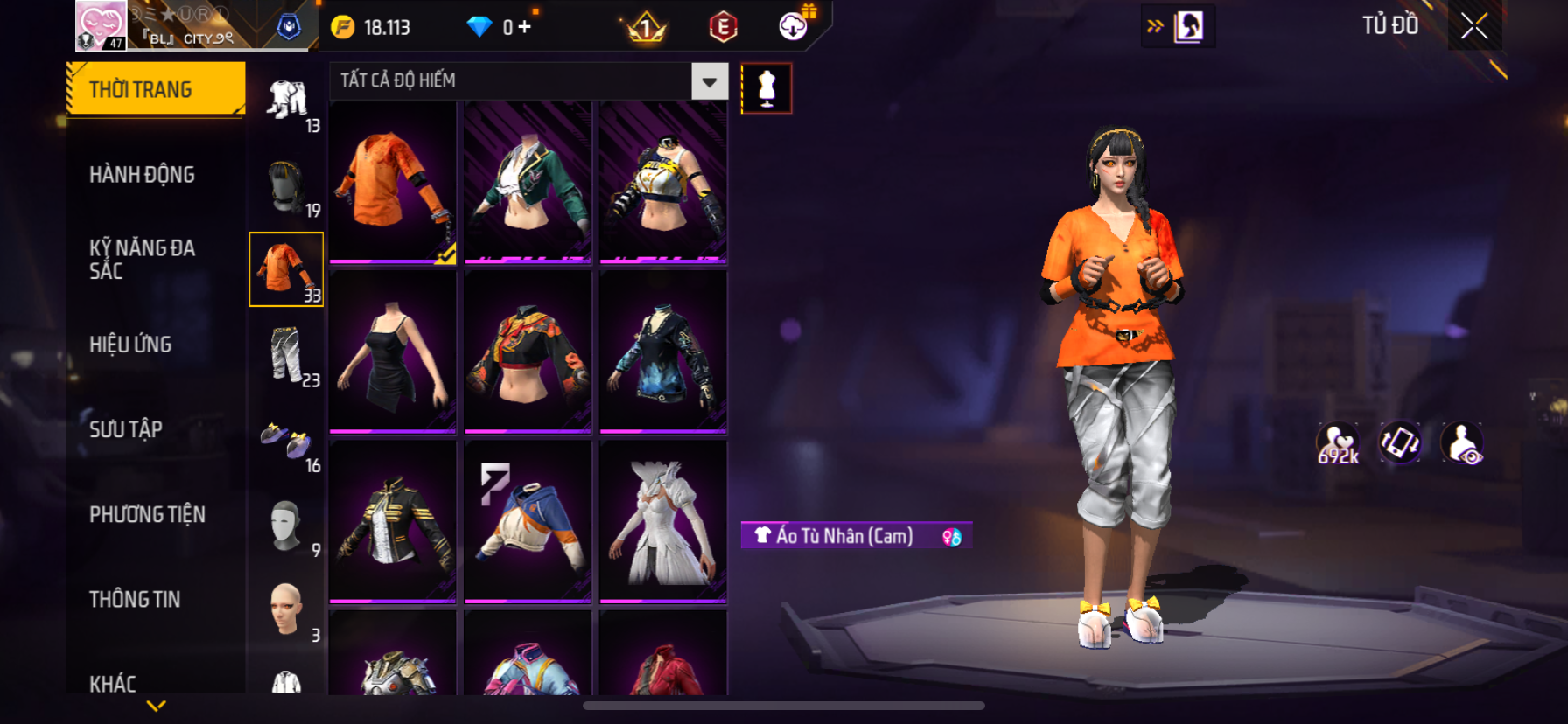The width and height of the screenshot is (1568, 724).
Task: Open the Sưu Tập tab
Action: click(x=126, y=429)
